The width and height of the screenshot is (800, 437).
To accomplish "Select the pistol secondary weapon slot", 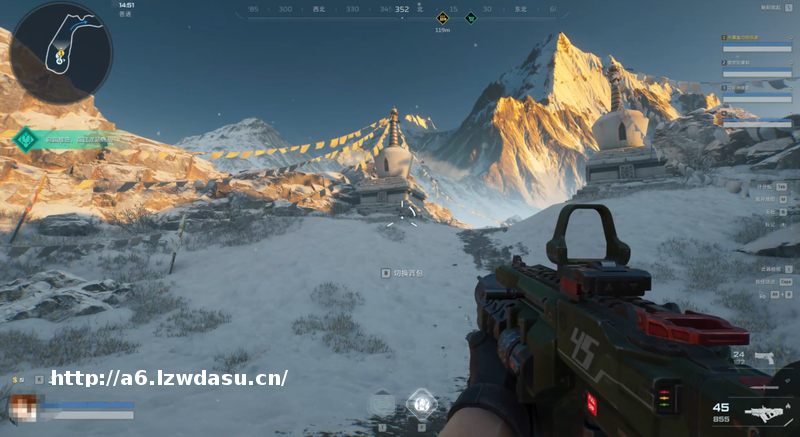I will point(766,357).
